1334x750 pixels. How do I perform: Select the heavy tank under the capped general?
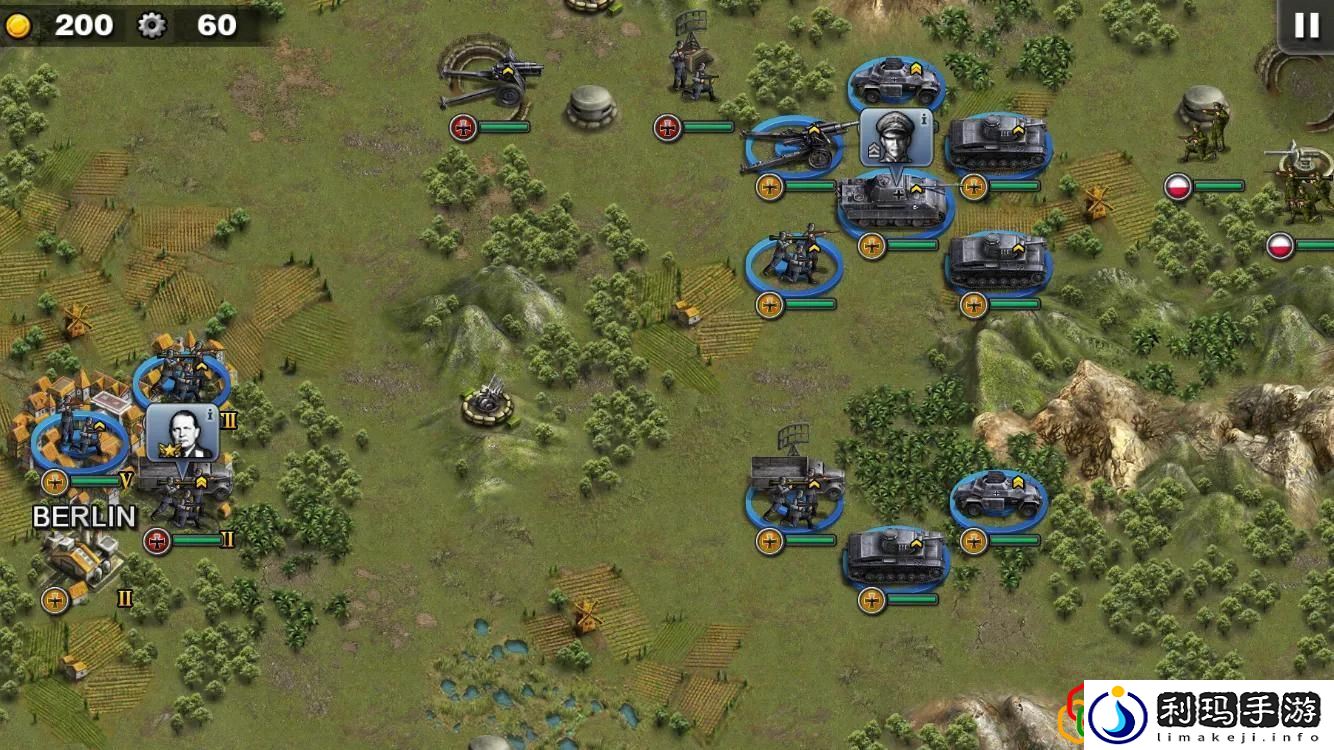(x=893, y=203)
